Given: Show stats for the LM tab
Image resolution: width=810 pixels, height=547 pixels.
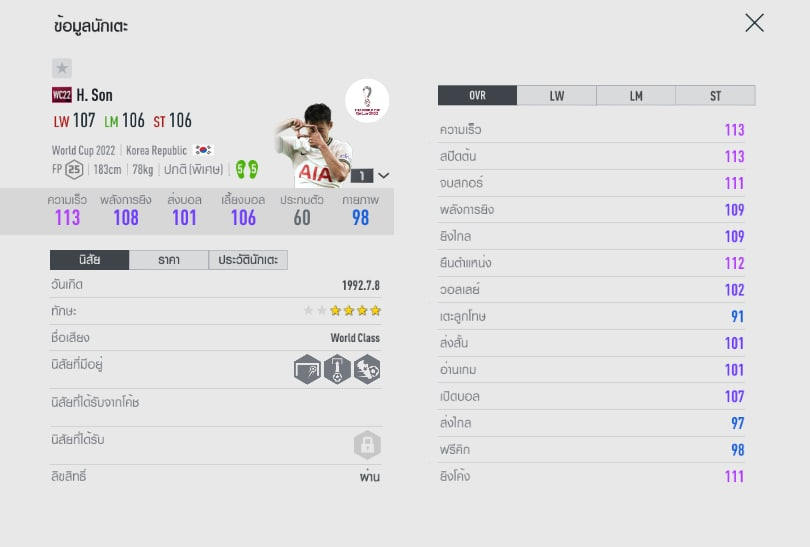Looking at the screenshot, I should 636,96.
